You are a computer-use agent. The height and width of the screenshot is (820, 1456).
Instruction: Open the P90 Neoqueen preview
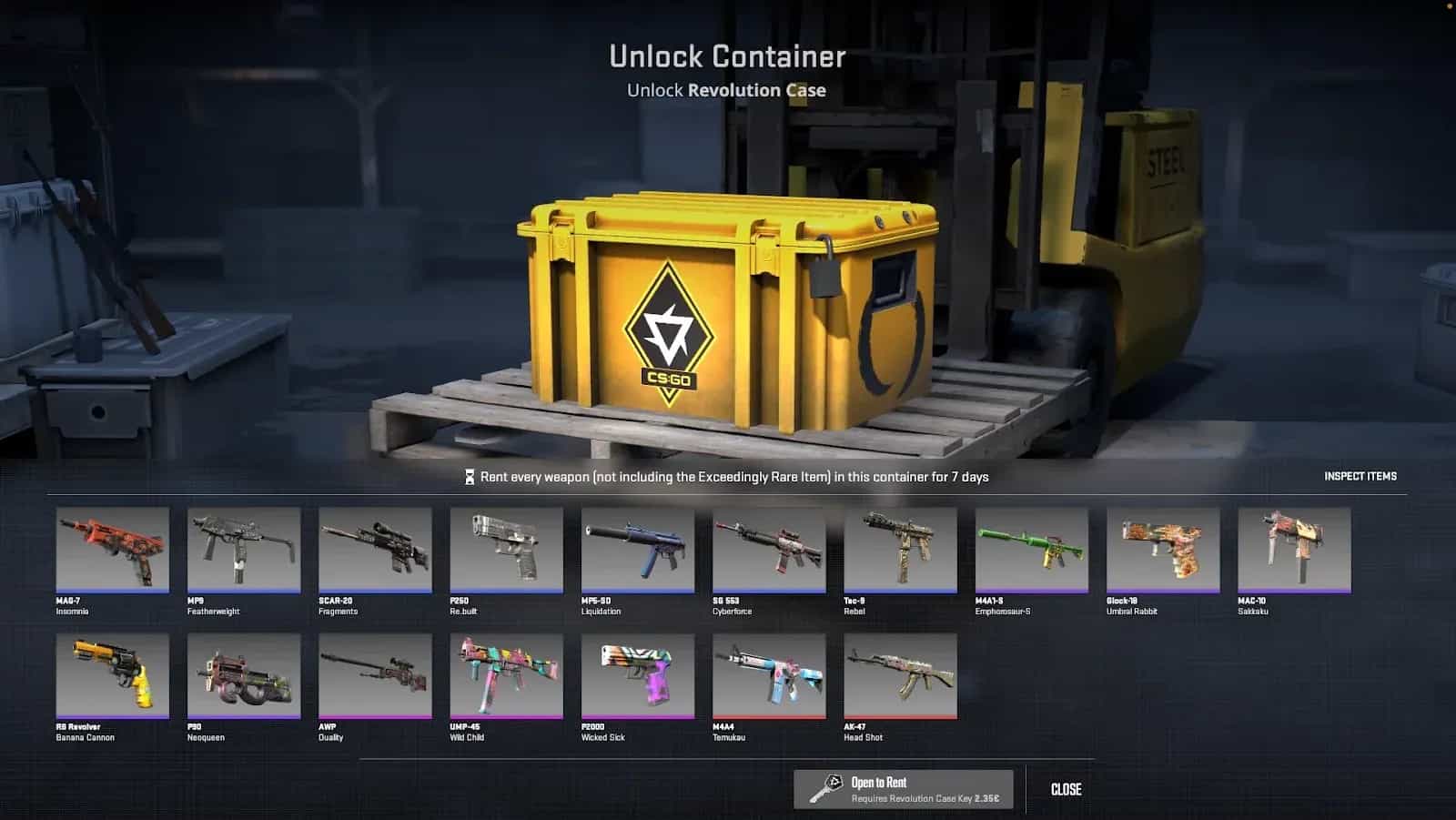[243, 677]
